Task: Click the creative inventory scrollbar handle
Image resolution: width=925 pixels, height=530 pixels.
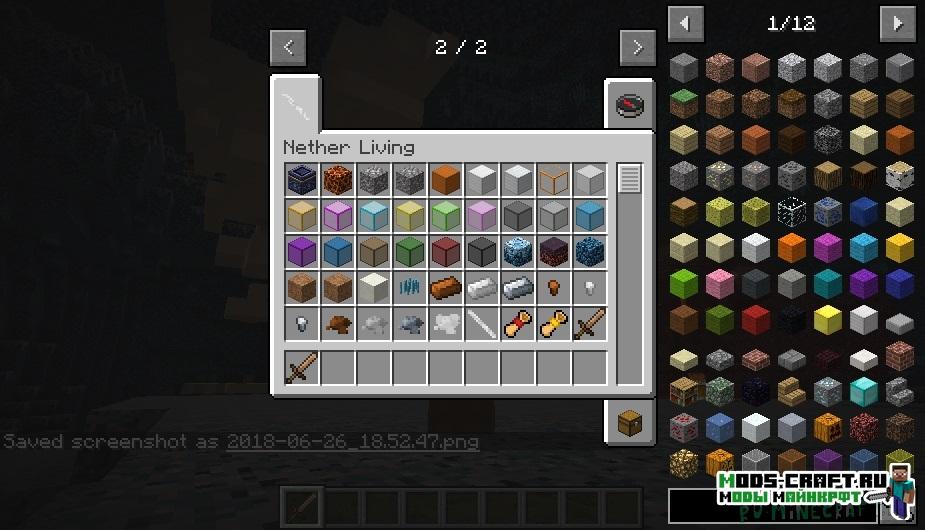Action: (629, 180)
